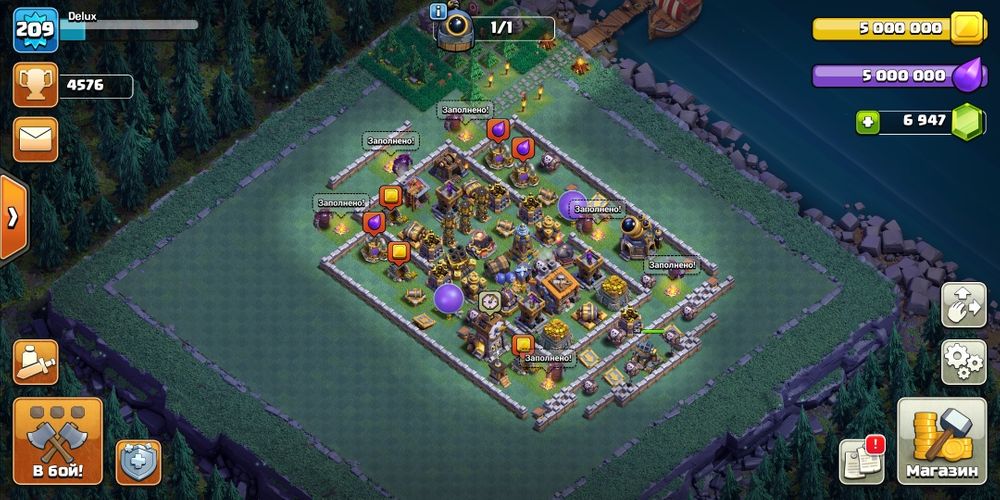Open the builder hammer info button
Screen dimensions: 1000x500
(35, 362)
